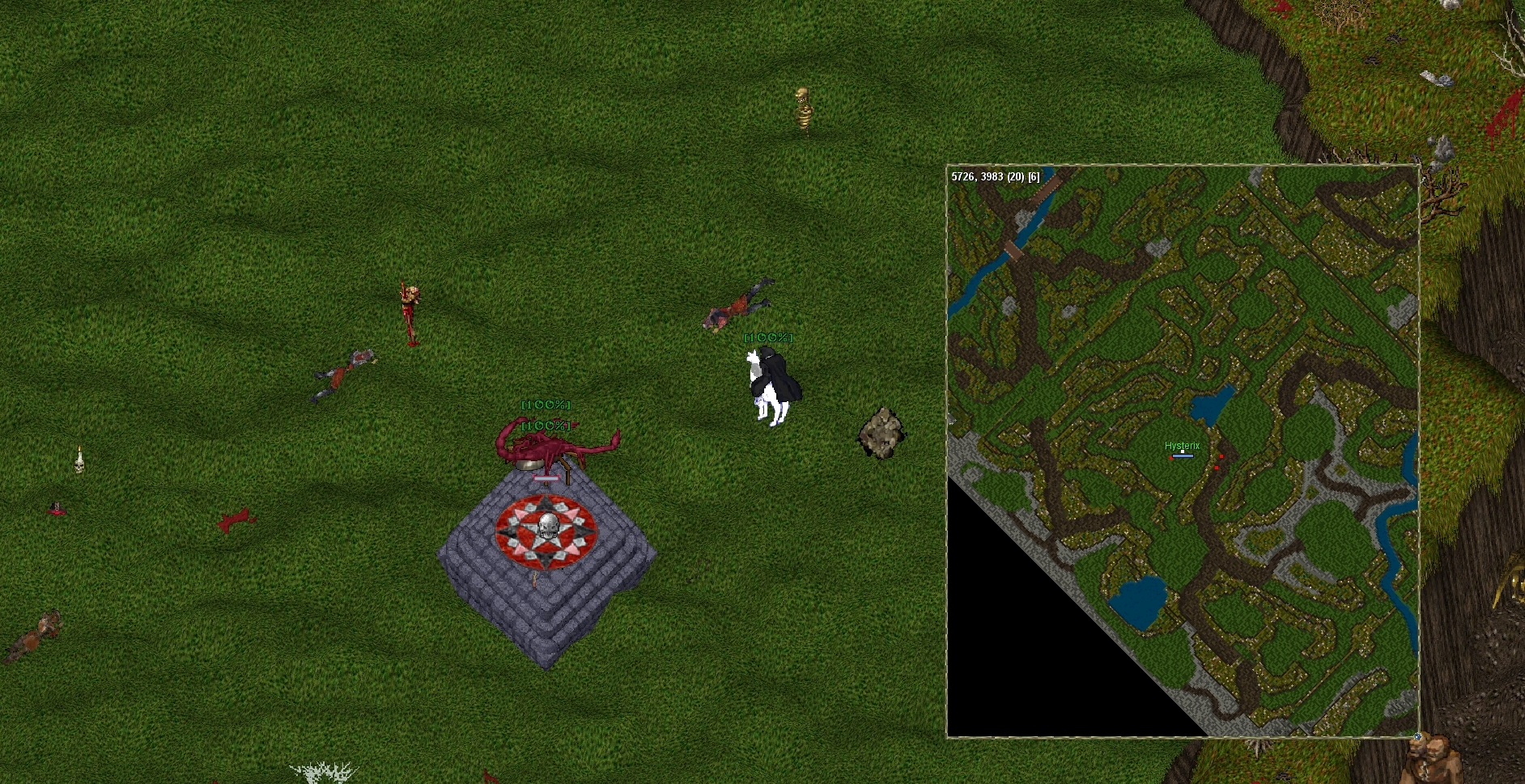Click the small skull on the grass
This screenshot has width=1525, height=784.
(79, 465)
